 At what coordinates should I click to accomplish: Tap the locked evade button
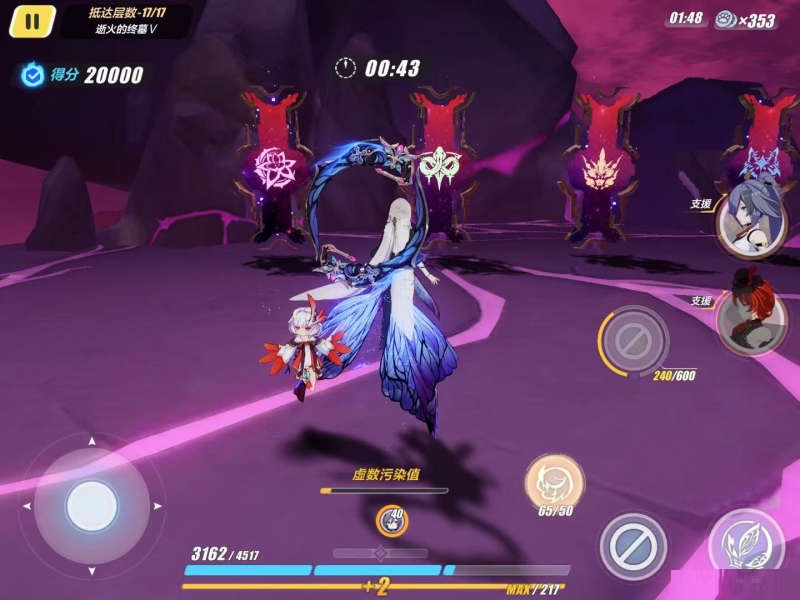click(x=632, y=546)
